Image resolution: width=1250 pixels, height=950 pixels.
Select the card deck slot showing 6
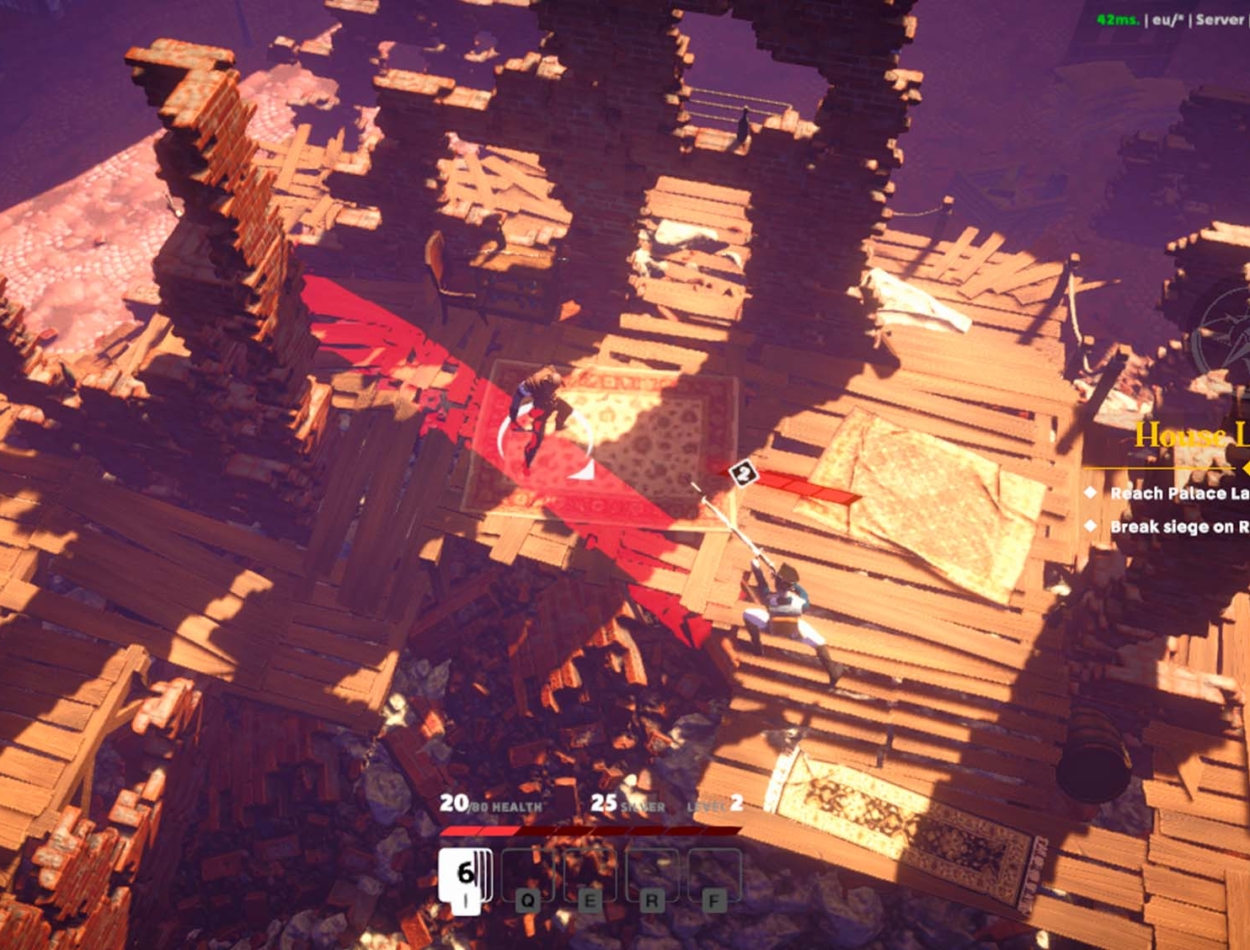click(465, 875)
